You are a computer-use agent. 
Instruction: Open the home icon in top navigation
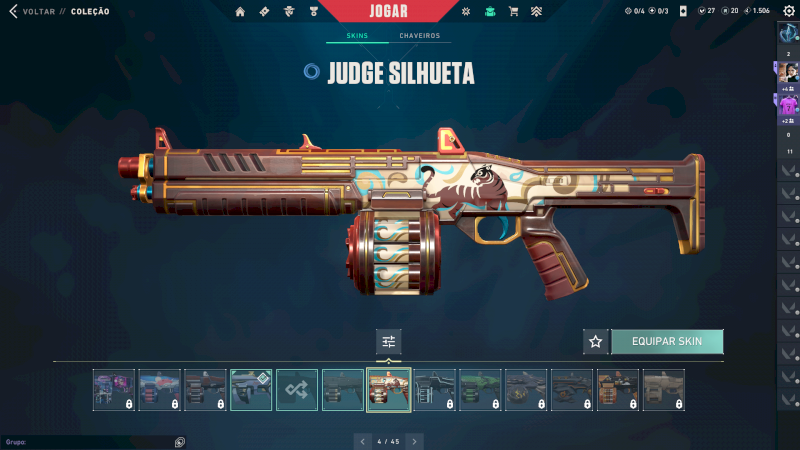pyautogui.click(x=240, y=12)
